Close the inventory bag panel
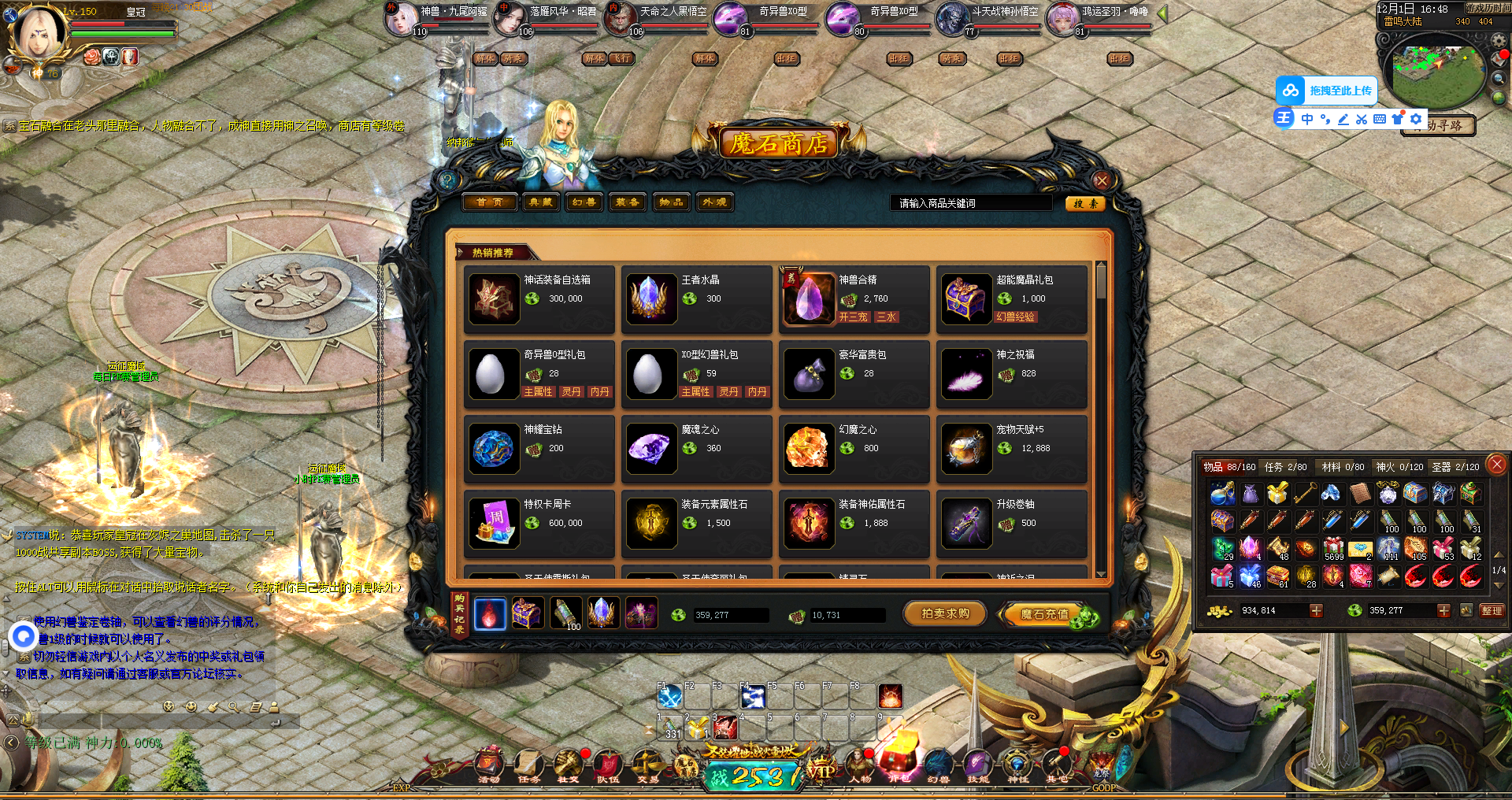Image resolution: width=1512 pixels, height=800 pixels. [1497, 465]
